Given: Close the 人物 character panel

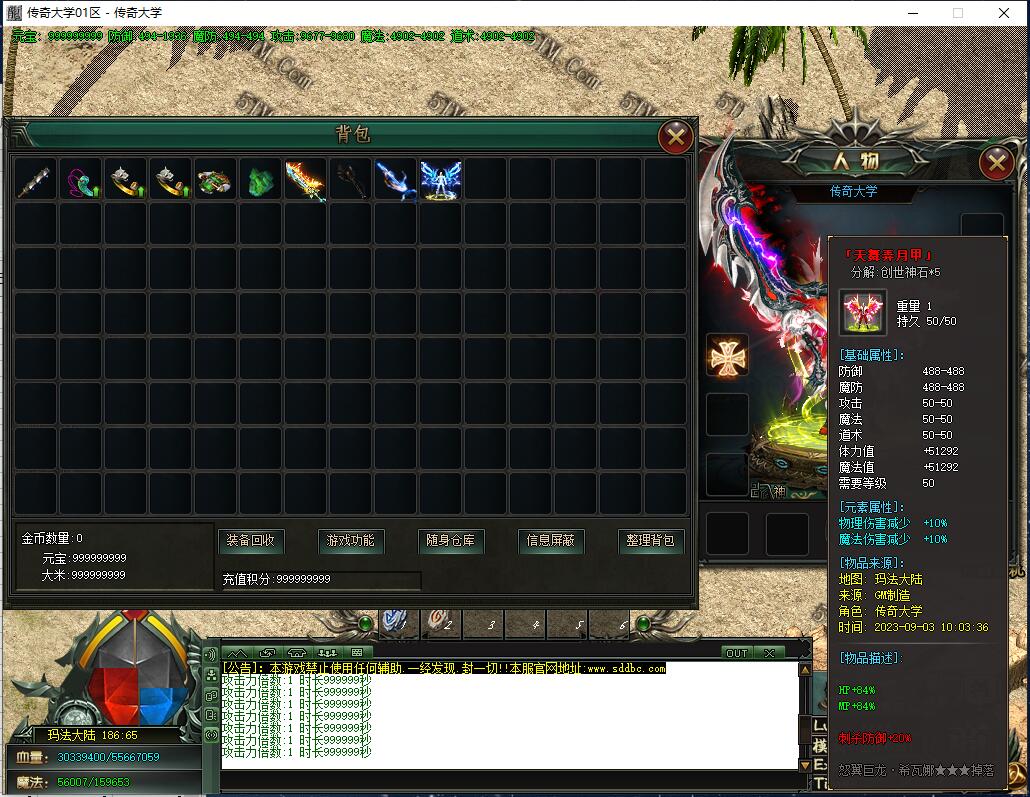Looking at the screenshot, I should coord(996,162).
